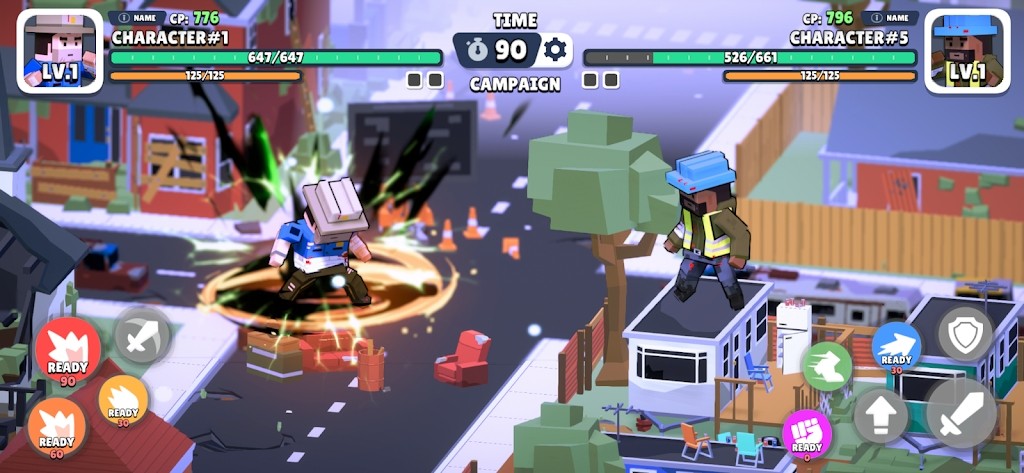Viewport: 1024px width, 473px height.
Task: Select the Character#1 portrait
Action: pyautogui.click(x=60, y=51)
